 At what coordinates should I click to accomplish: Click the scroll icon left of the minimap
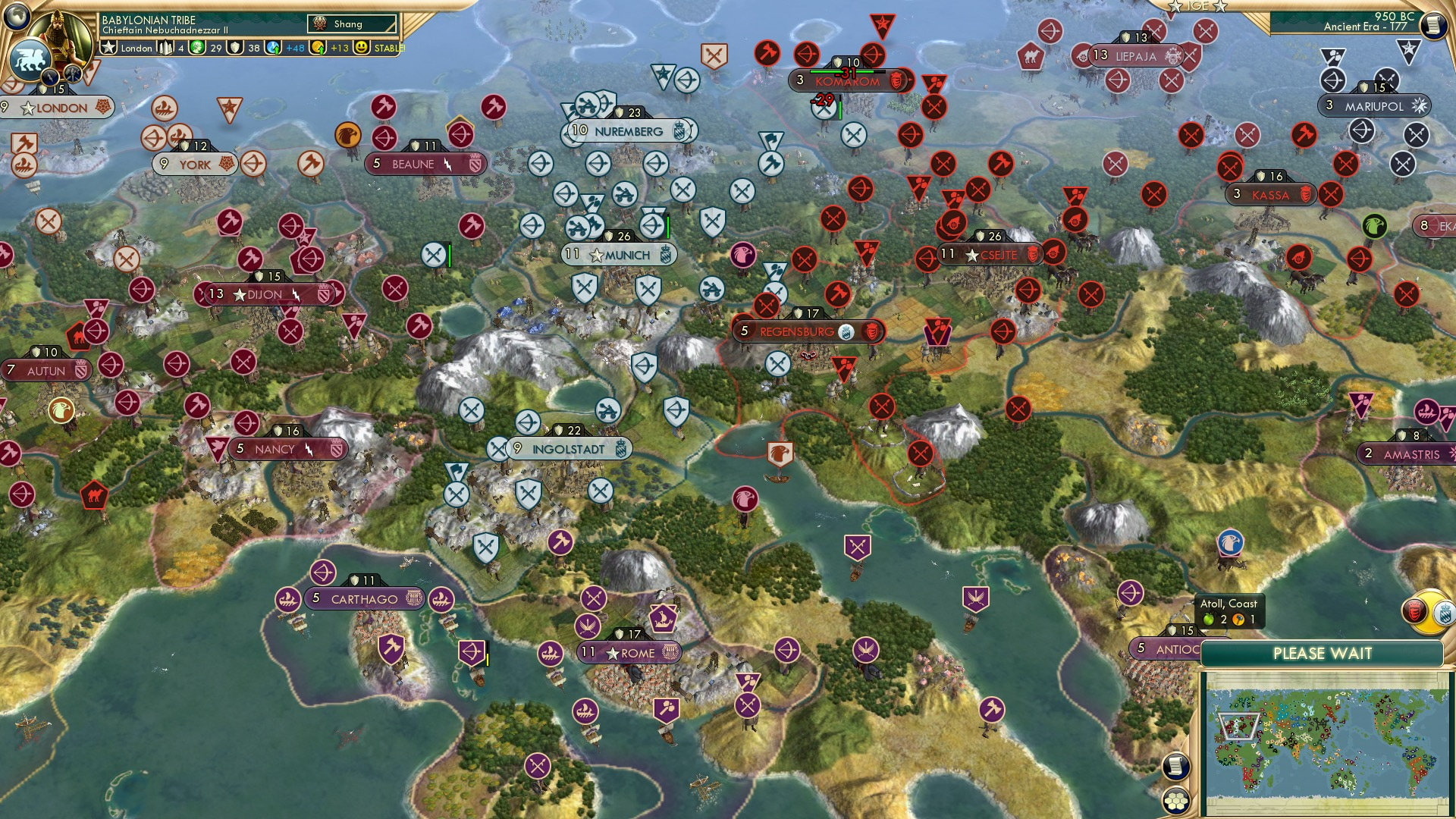click(1176, 766)
